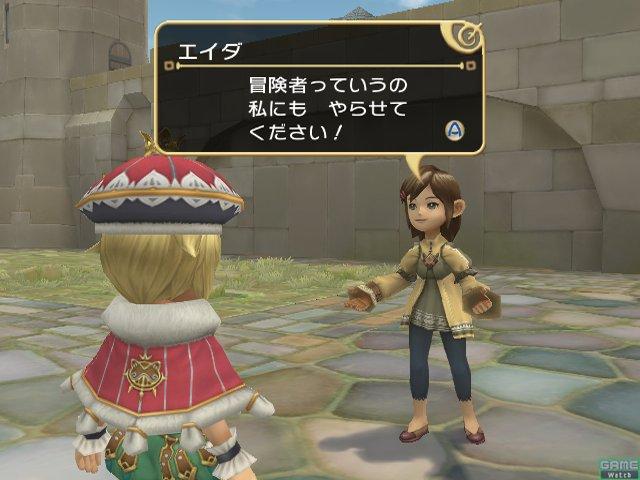
Task: Advance Eida's speech bubble dialogue
Action: (454, 130)
